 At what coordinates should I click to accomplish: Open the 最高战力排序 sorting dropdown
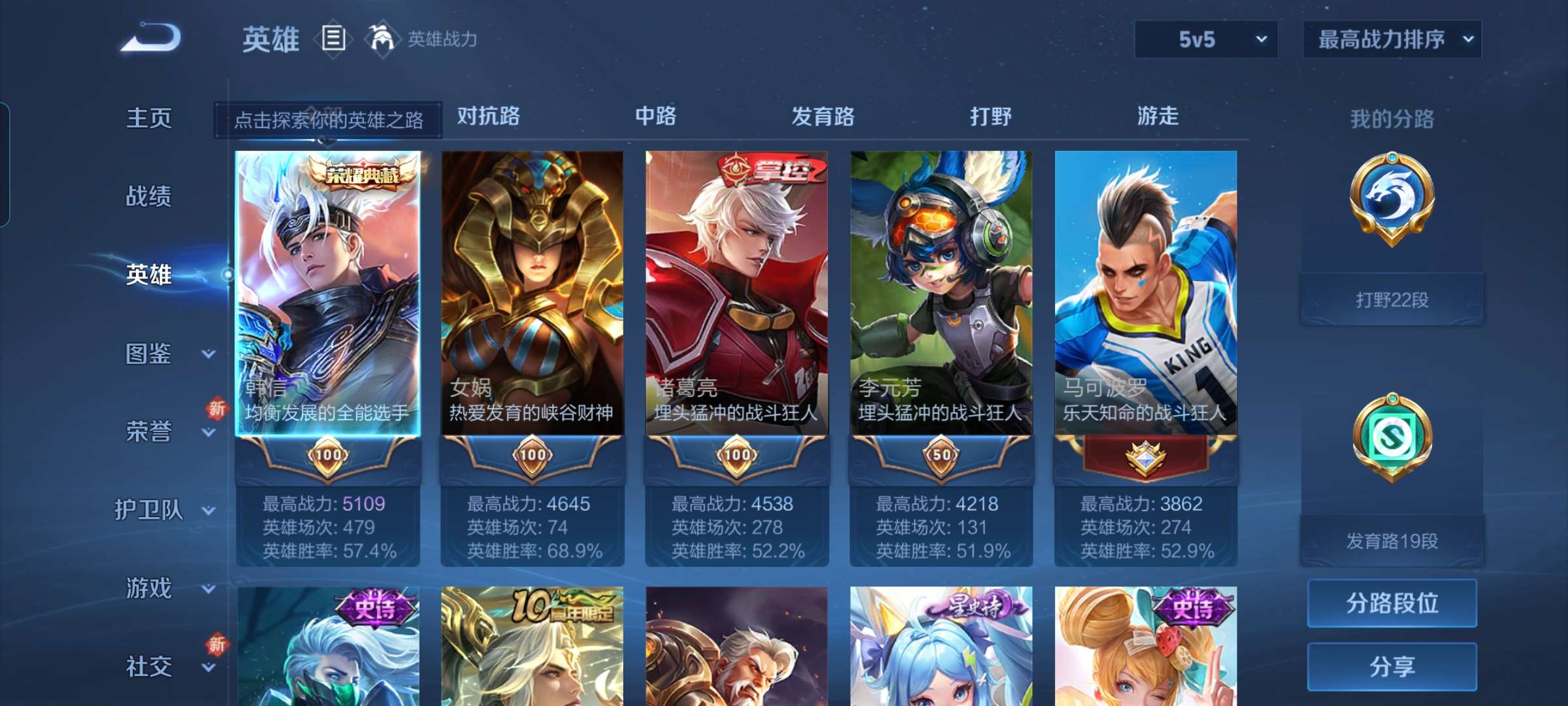pyautogui.click(x=1392, y=39)
